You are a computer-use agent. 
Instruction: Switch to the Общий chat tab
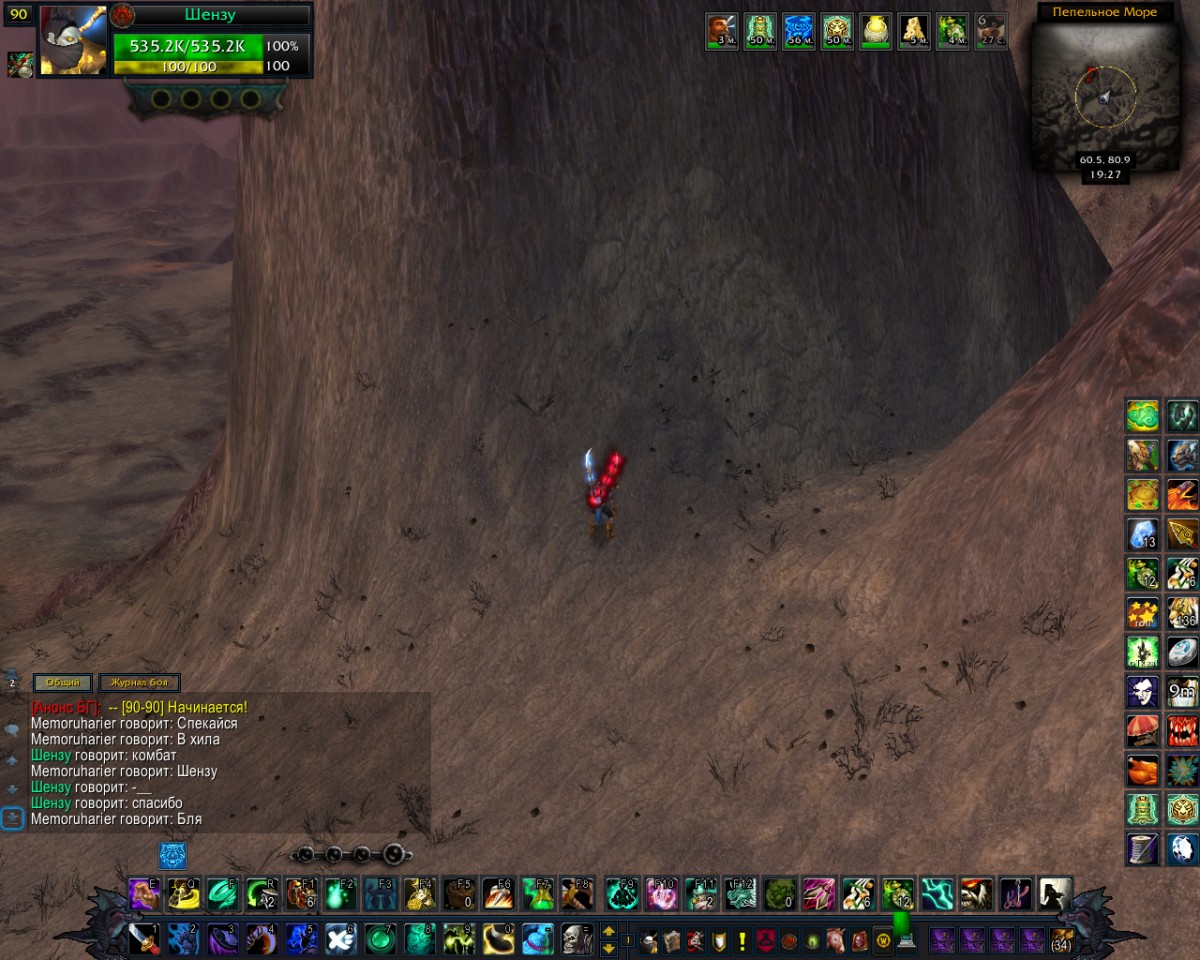(62, 683)
